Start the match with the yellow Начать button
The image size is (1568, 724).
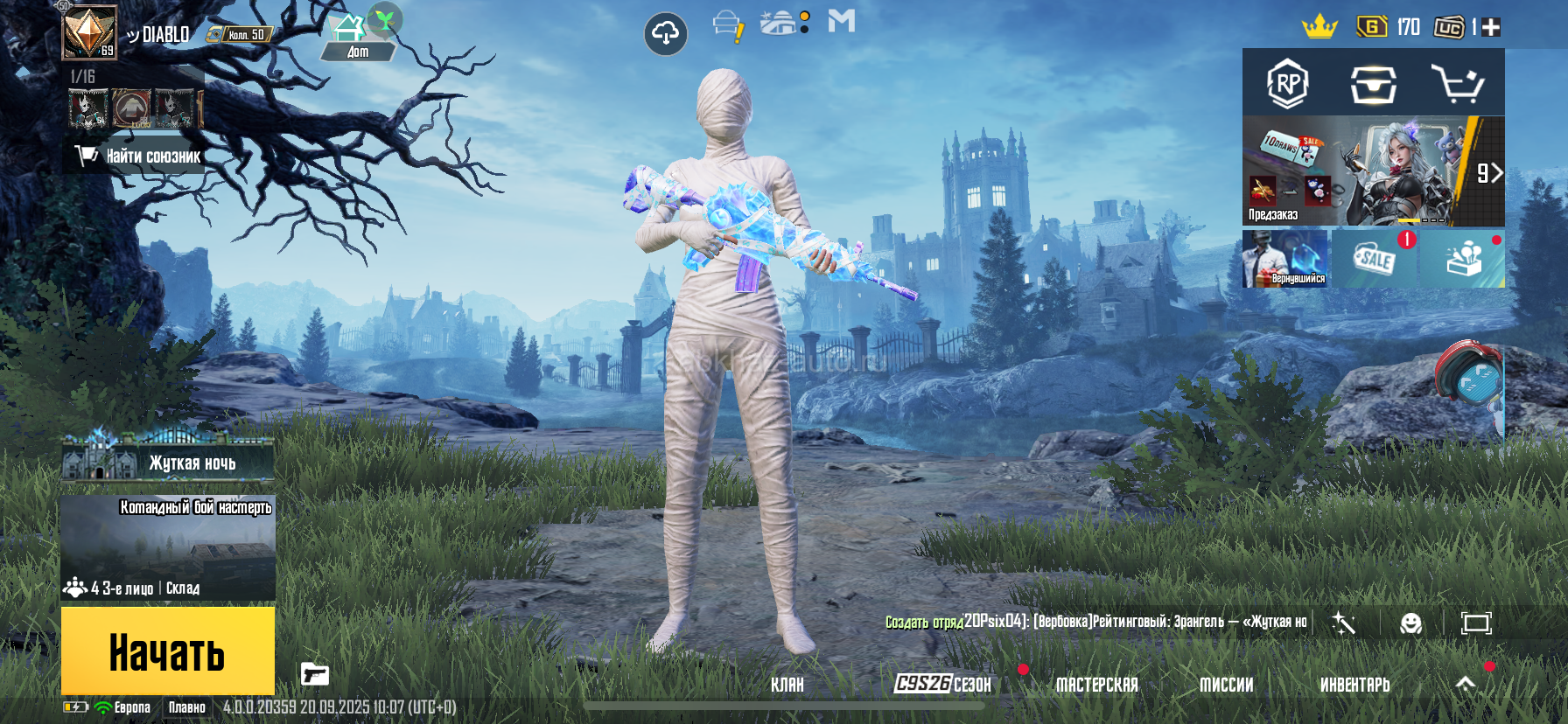click(x=167, y=651)
